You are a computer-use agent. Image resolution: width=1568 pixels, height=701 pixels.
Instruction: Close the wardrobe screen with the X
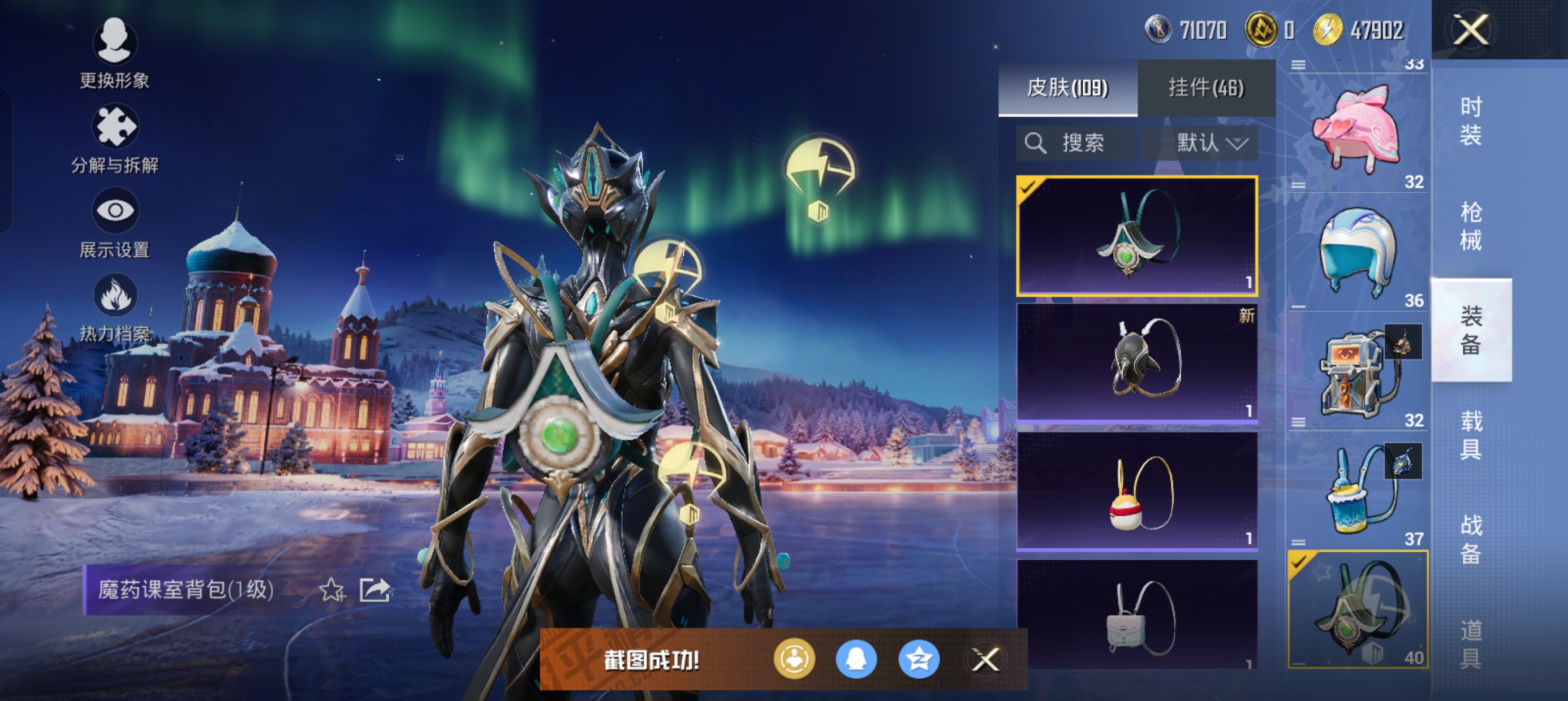coord(1470,30)
